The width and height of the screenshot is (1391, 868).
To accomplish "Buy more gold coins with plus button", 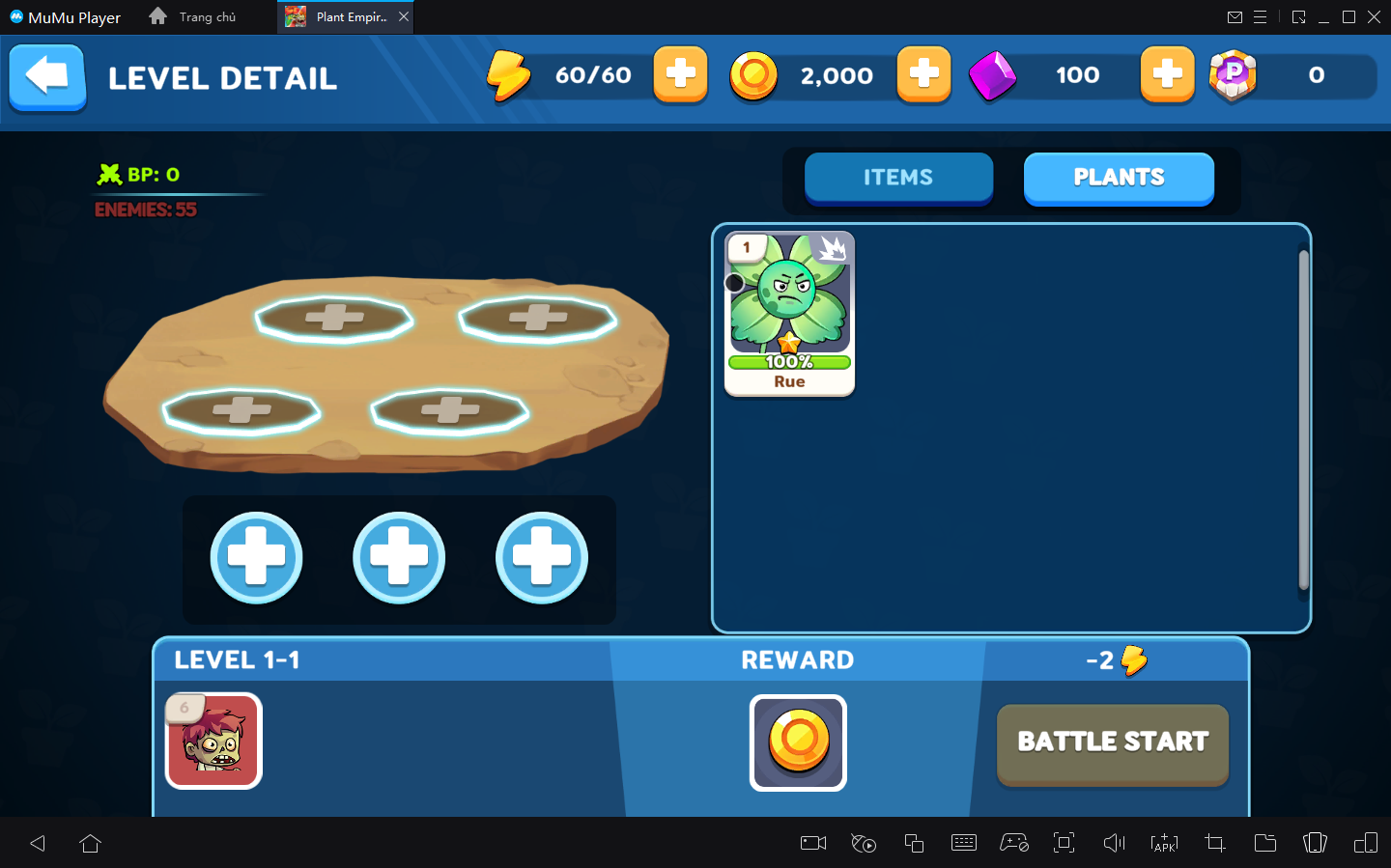I will [x=923, y=74].
